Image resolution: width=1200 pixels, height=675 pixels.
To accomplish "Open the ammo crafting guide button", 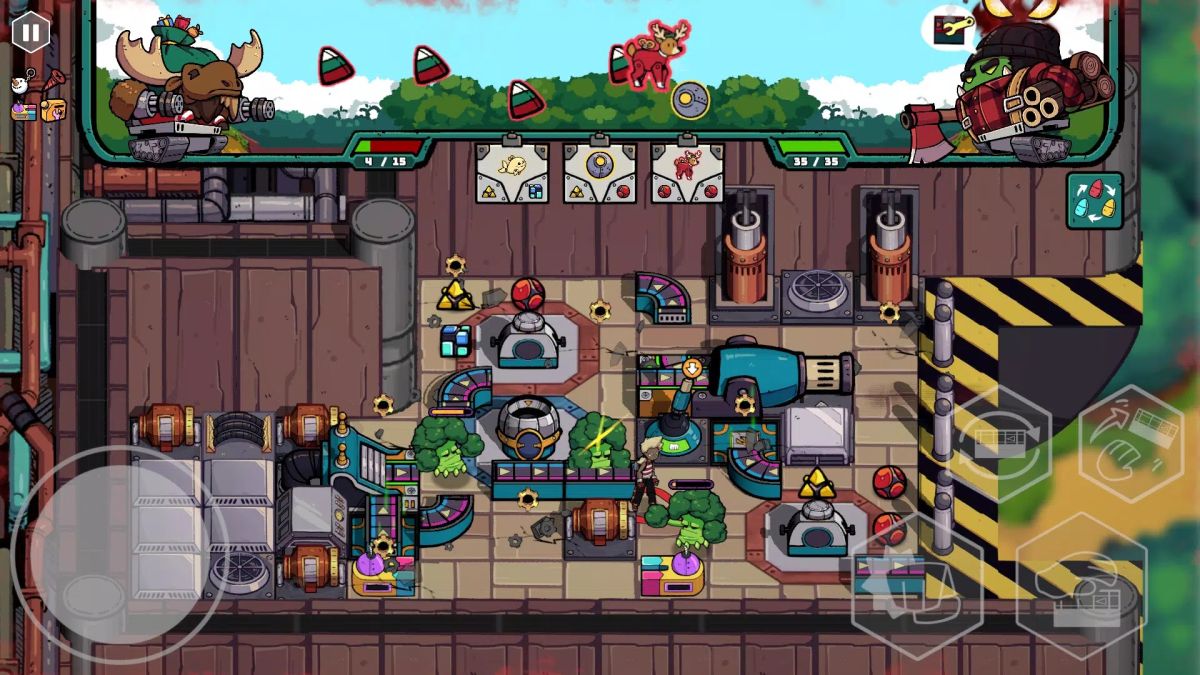I will pos(1094,201).
